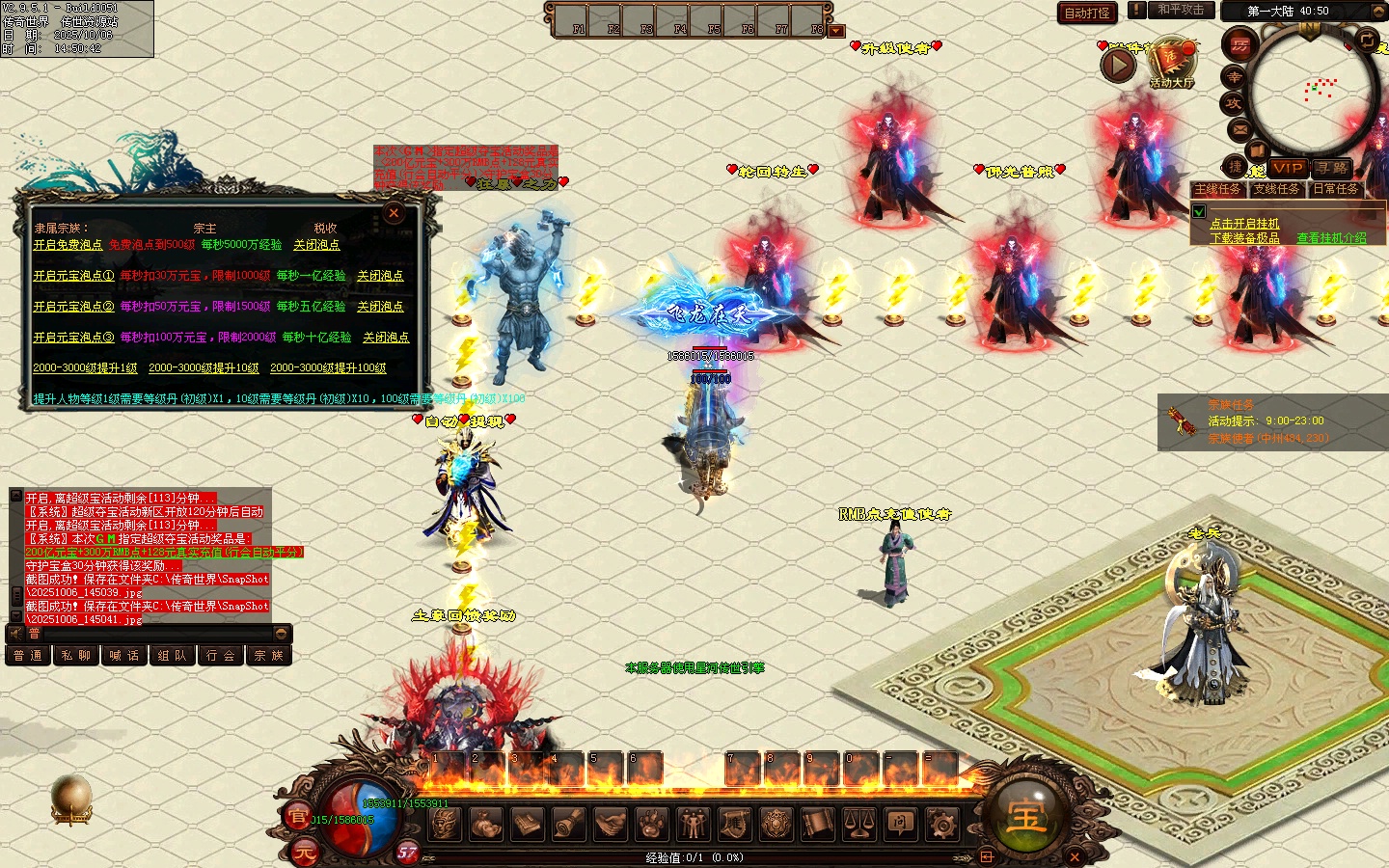The height and width of the screenshot is (868, 1389).
Task: Switch attack mode via 和平攻击 button
Action: point(1181,10)
